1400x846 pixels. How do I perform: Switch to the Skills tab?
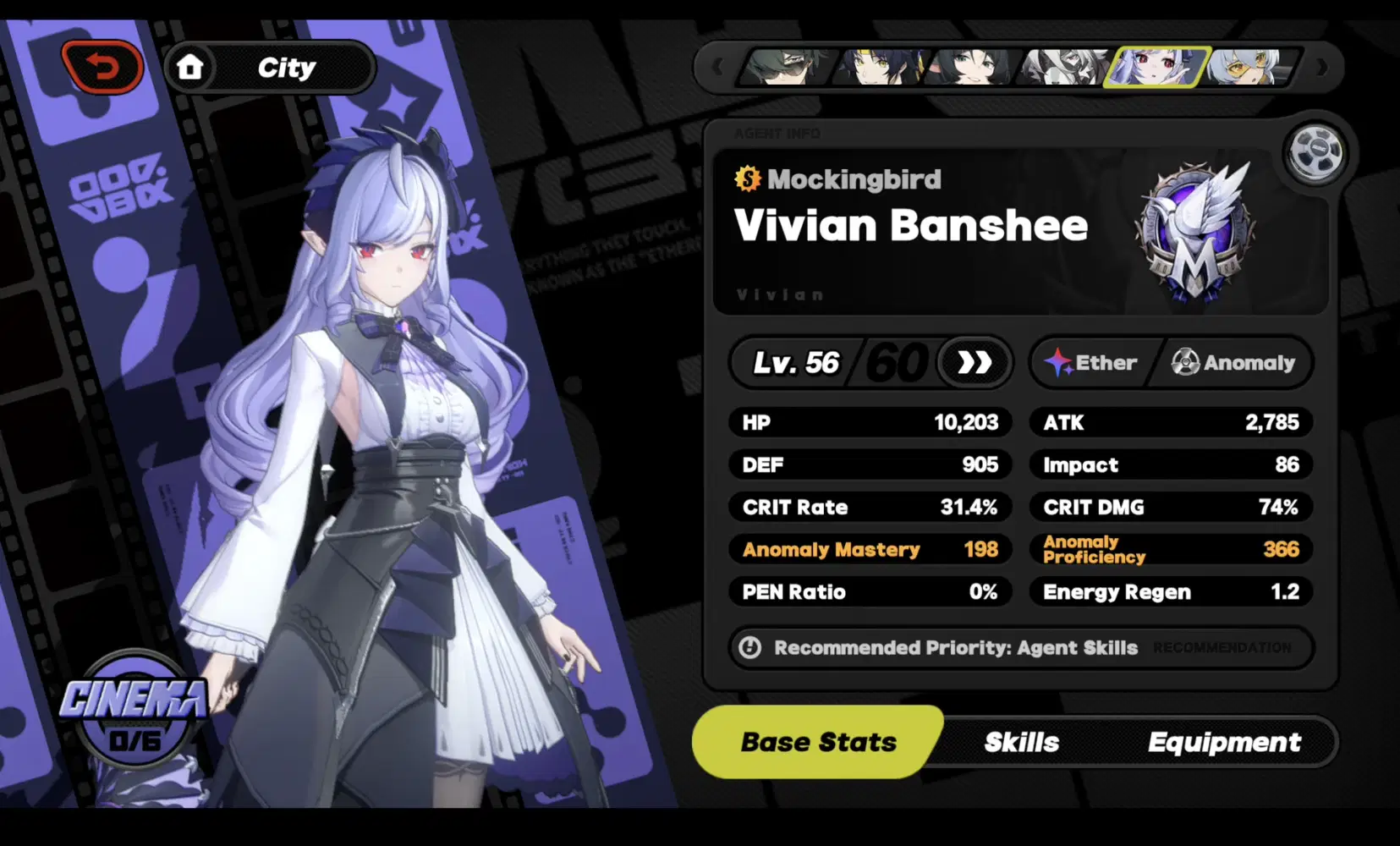pyautogui.click(x=1020, y=742)
